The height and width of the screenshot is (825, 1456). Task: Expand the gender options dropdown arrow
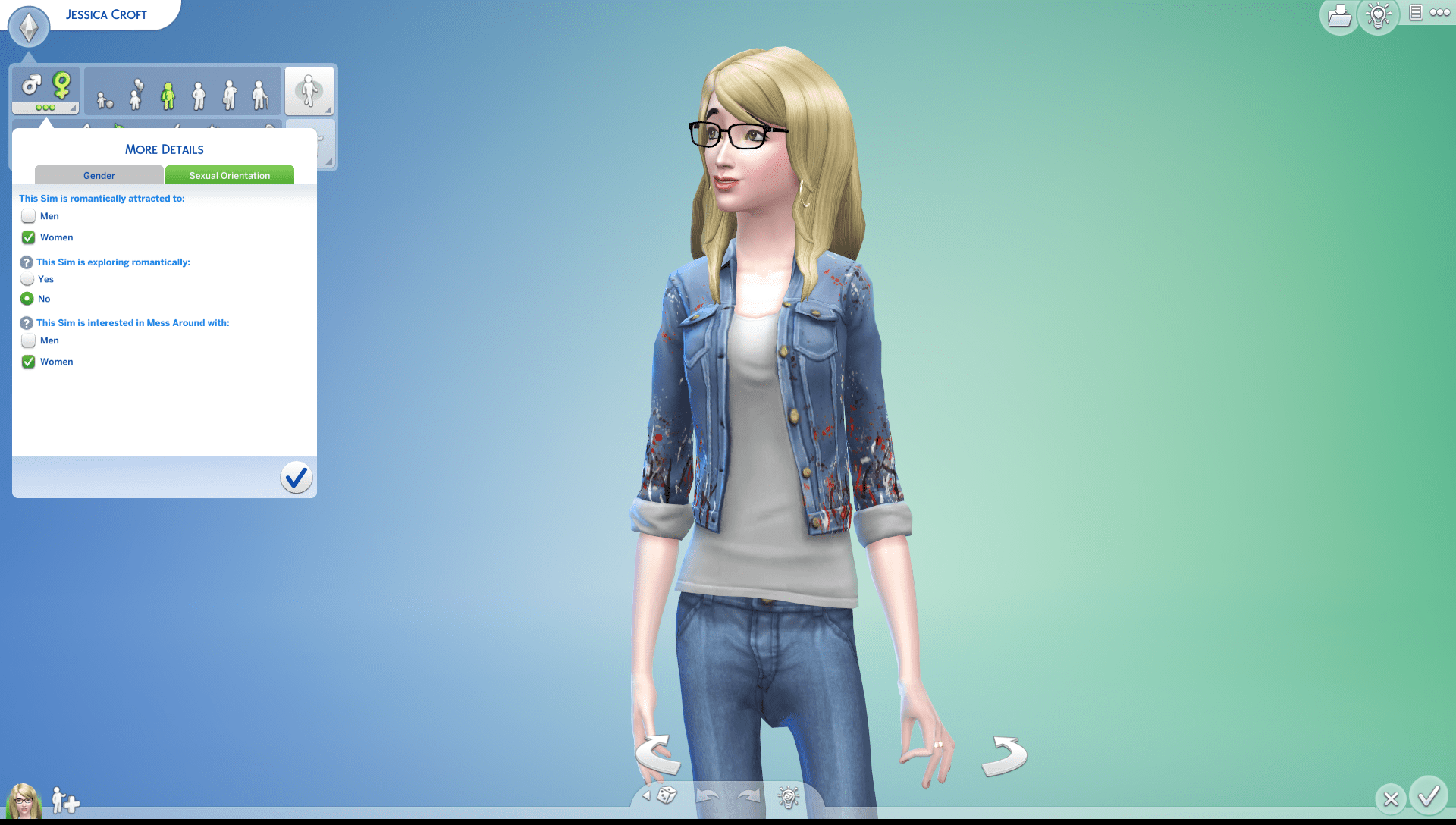[72, 108]
